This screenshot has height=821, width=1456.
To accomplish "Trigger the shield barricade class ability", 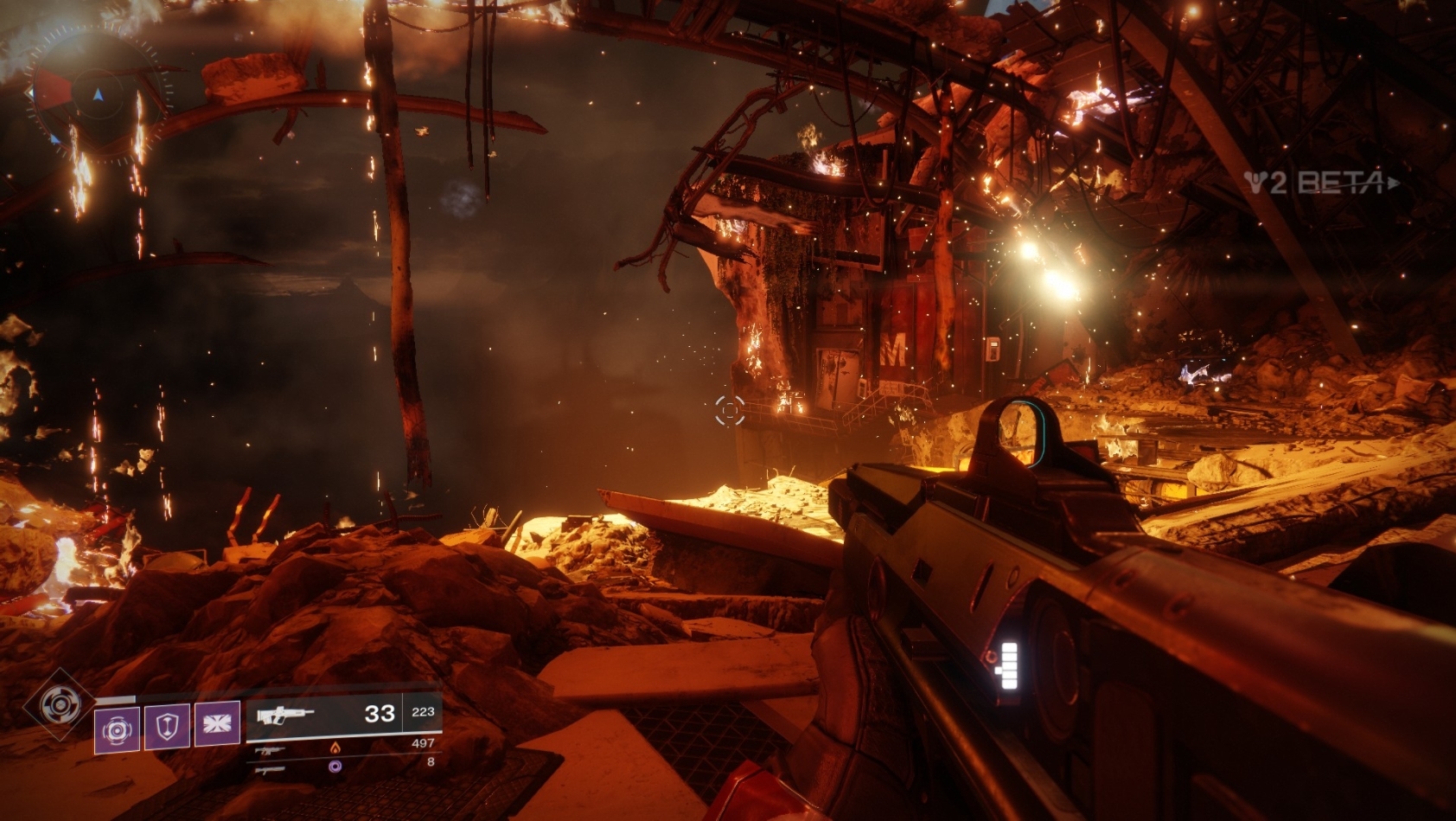I will [x=167, y=725].
